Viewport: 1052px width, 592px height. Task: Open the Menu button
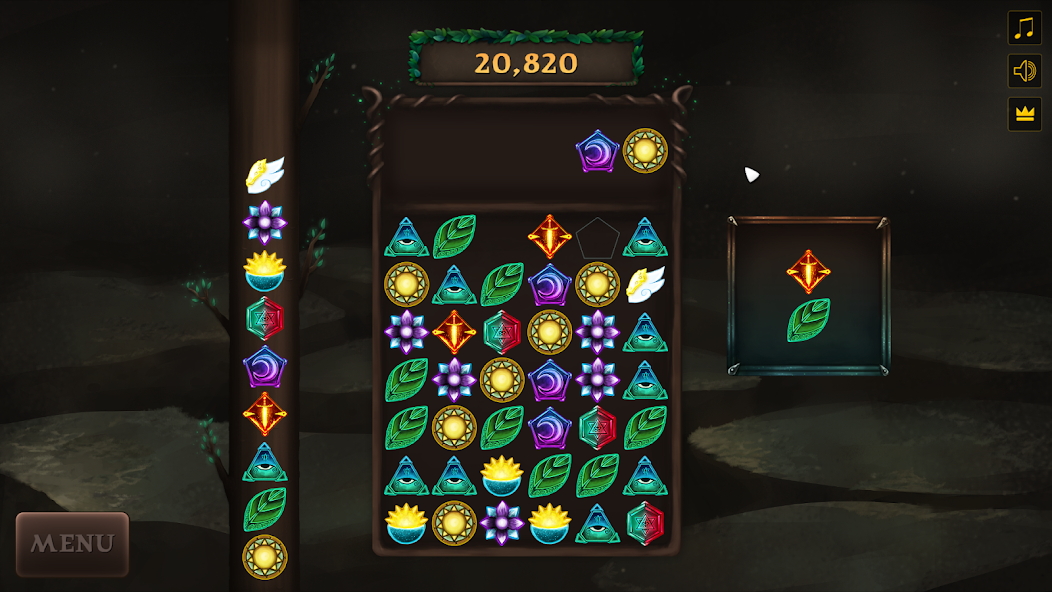pyautogui.click(x=72, y=544)
